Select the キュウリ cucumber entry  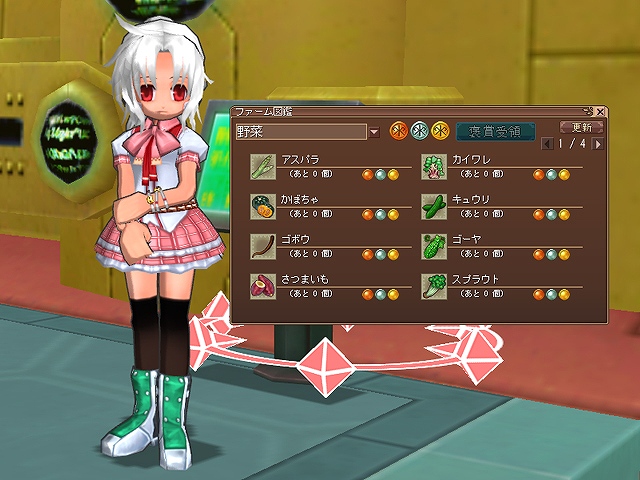point(432,207)
